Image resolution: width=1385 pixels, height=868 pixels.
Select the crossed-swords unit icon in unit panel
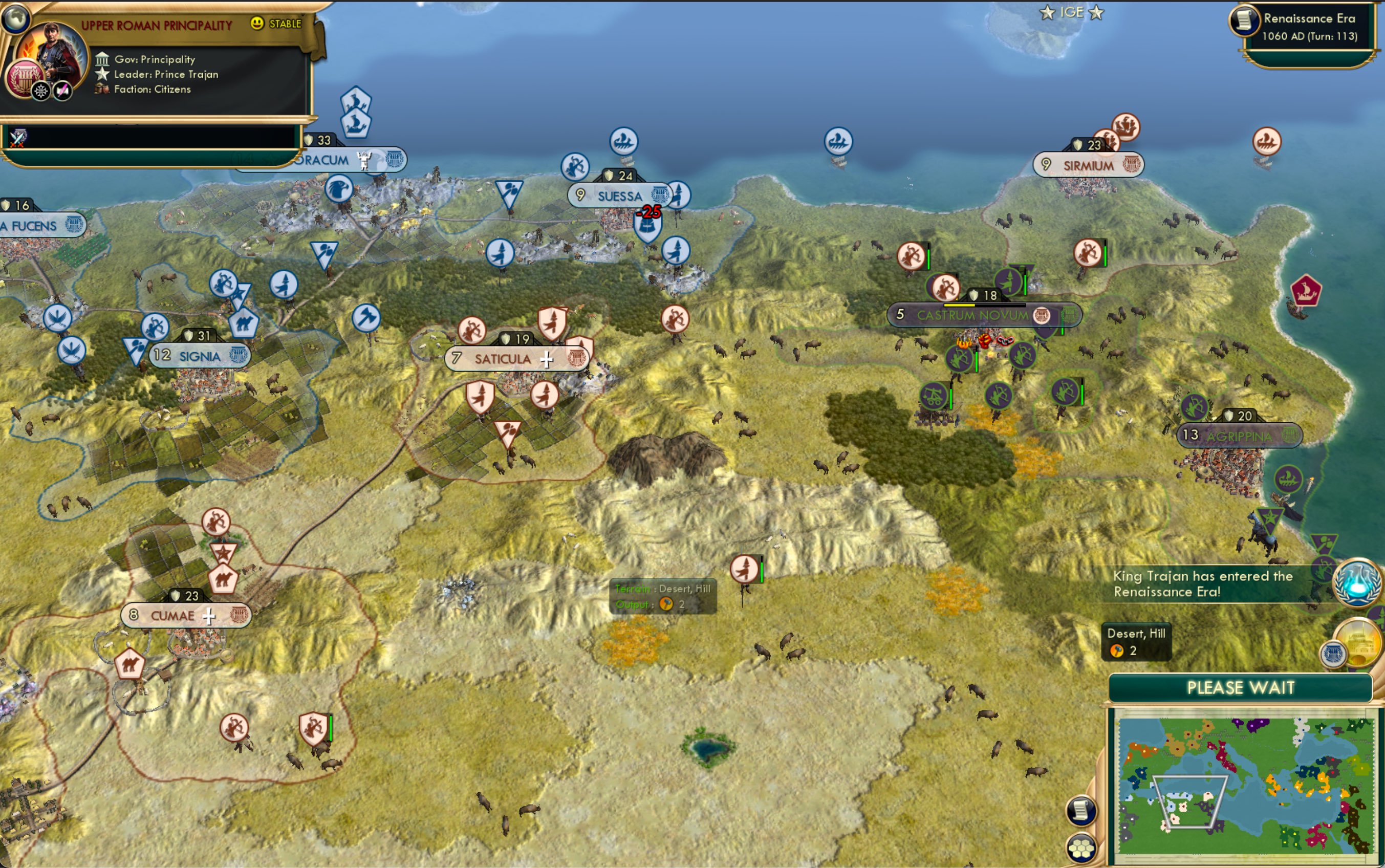19,138
